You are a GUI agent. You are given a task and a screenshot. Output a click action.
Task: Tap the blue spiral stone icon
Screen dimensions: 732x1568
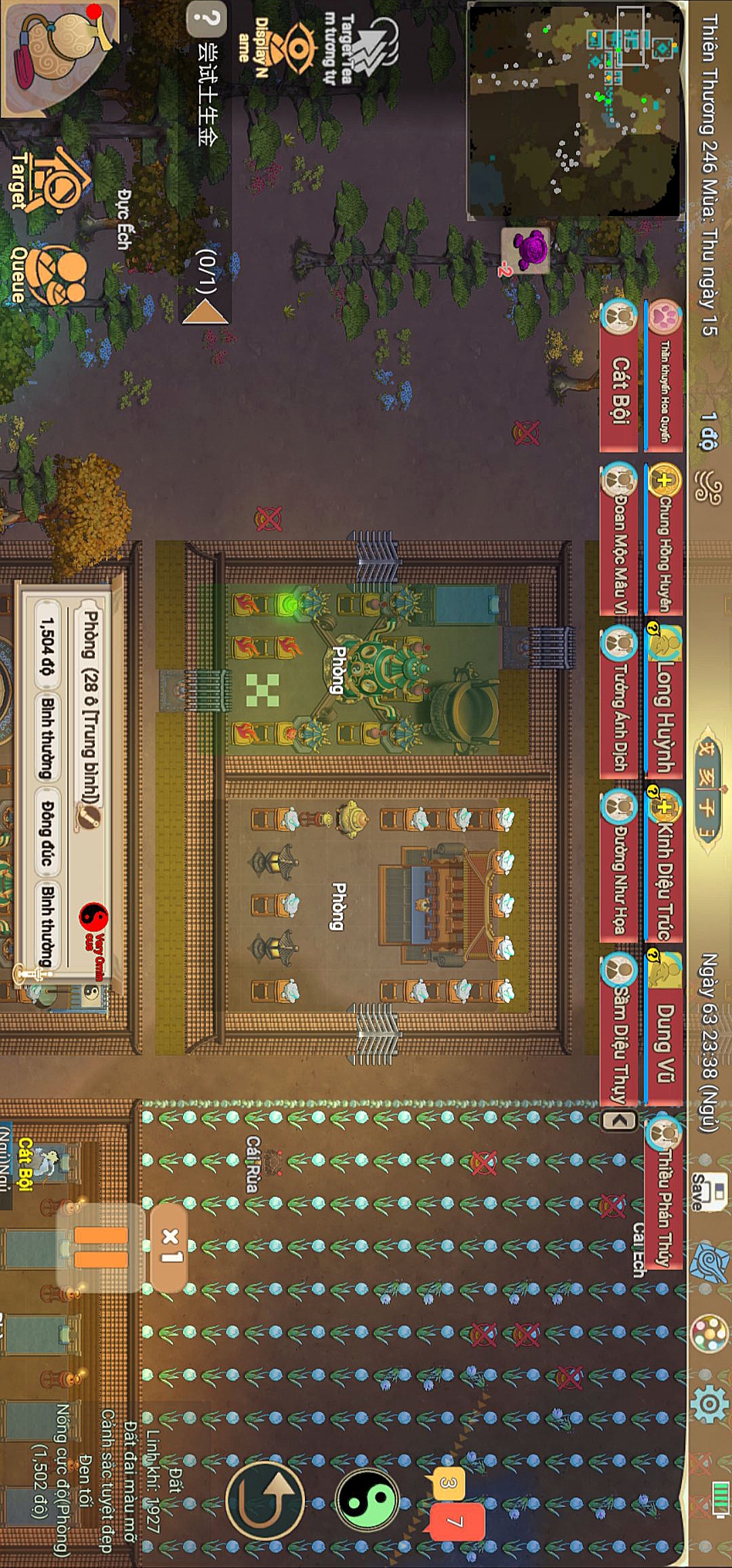[709, 1263]
